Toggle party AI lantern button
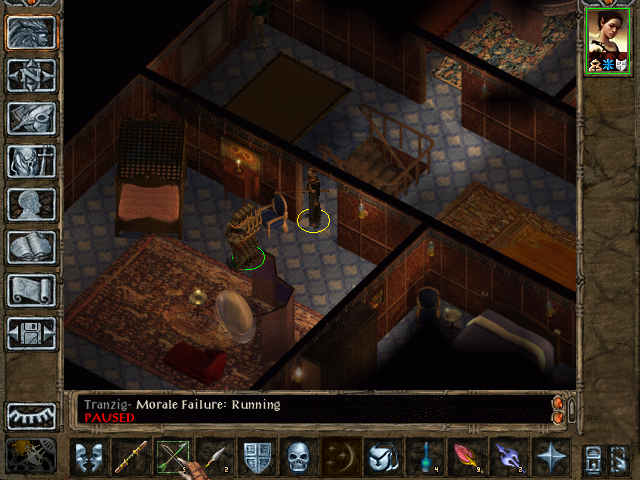The image size is (640, 480). coord(31,455)
